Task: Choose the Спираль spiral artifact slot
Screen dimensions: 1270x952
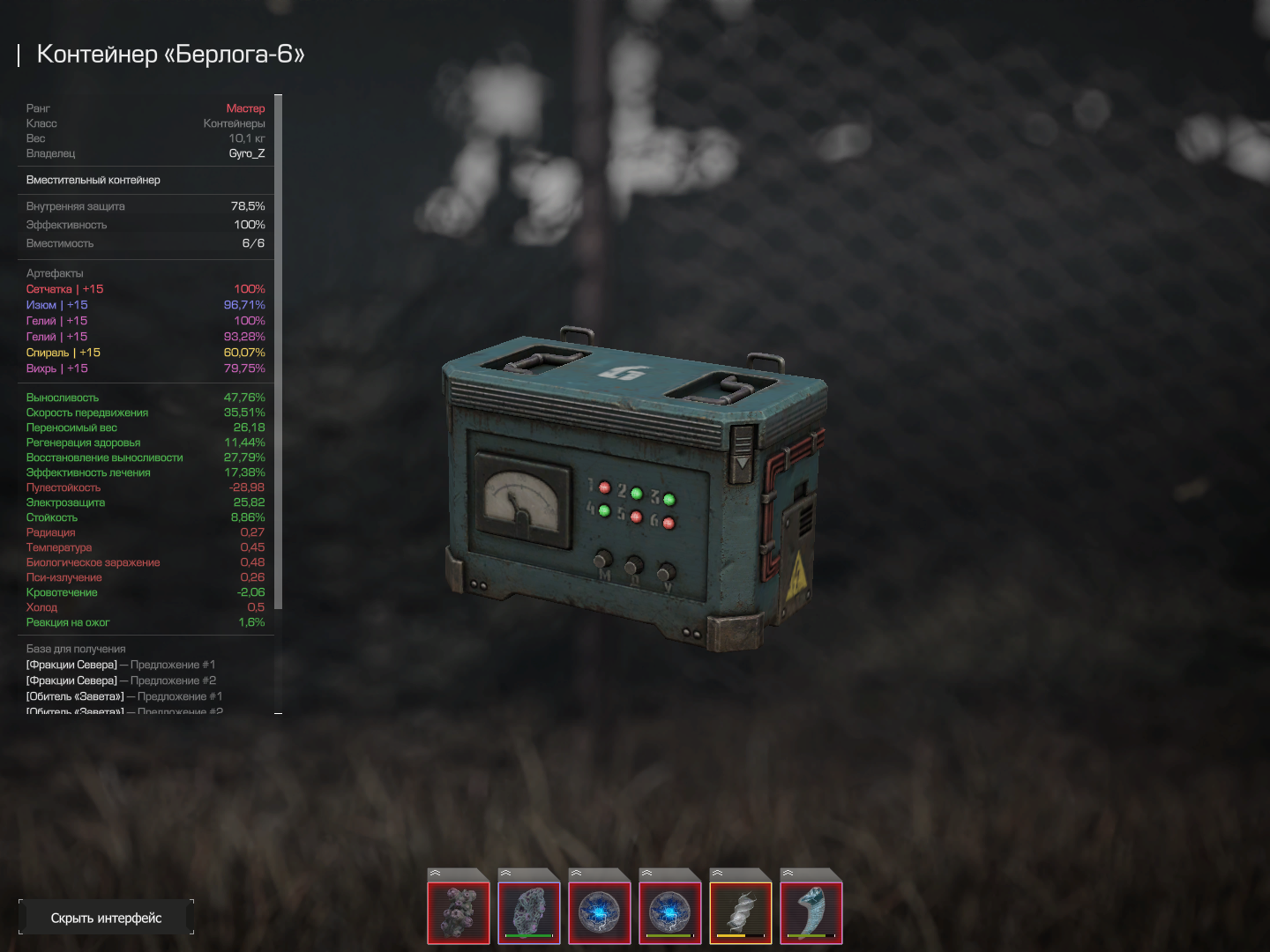Action: click(741, 912)
